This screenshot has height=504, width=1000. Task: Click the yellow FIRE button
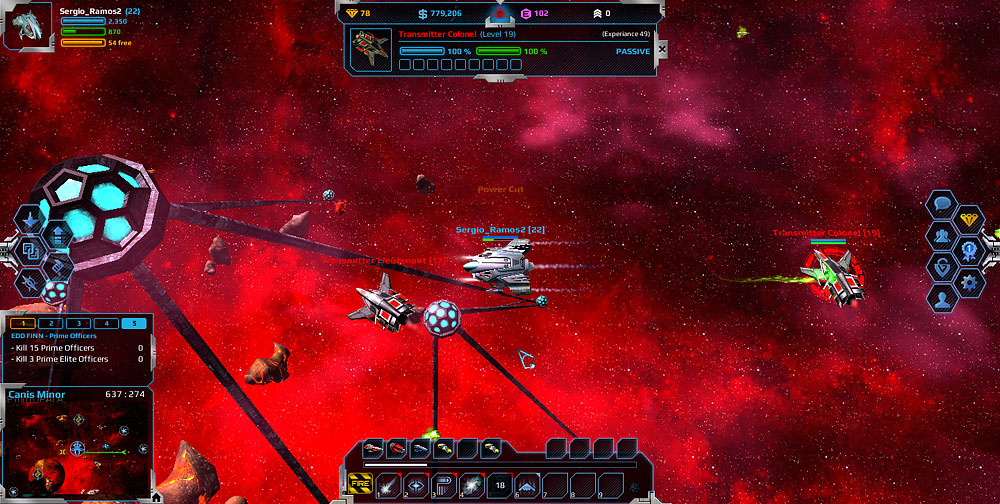[x=361, y=485]
